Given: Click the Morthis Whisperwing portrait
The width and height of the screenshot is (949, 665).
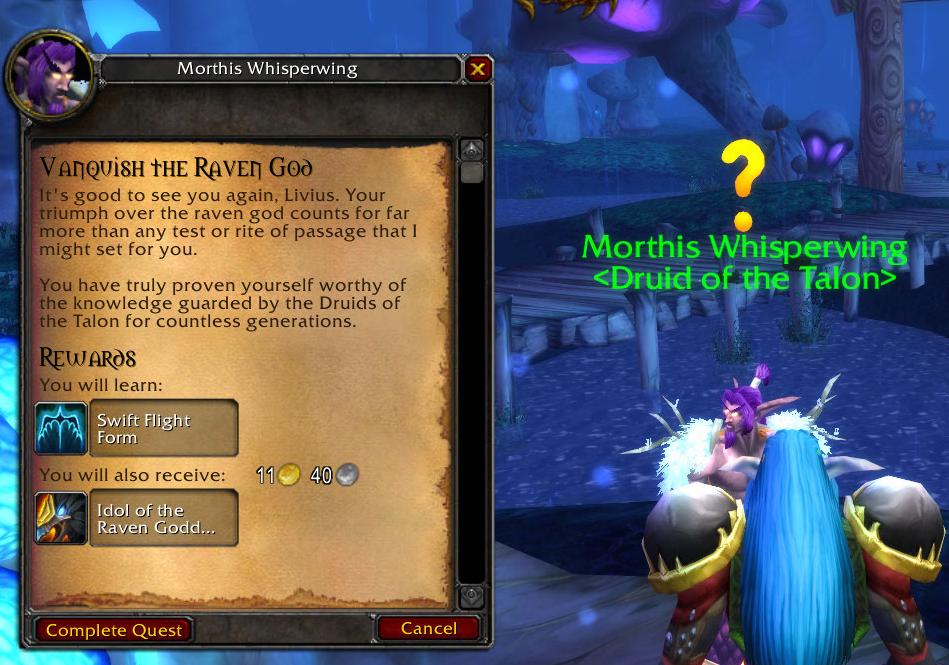Looking at the screenshot, I should (x=50, y=77).
